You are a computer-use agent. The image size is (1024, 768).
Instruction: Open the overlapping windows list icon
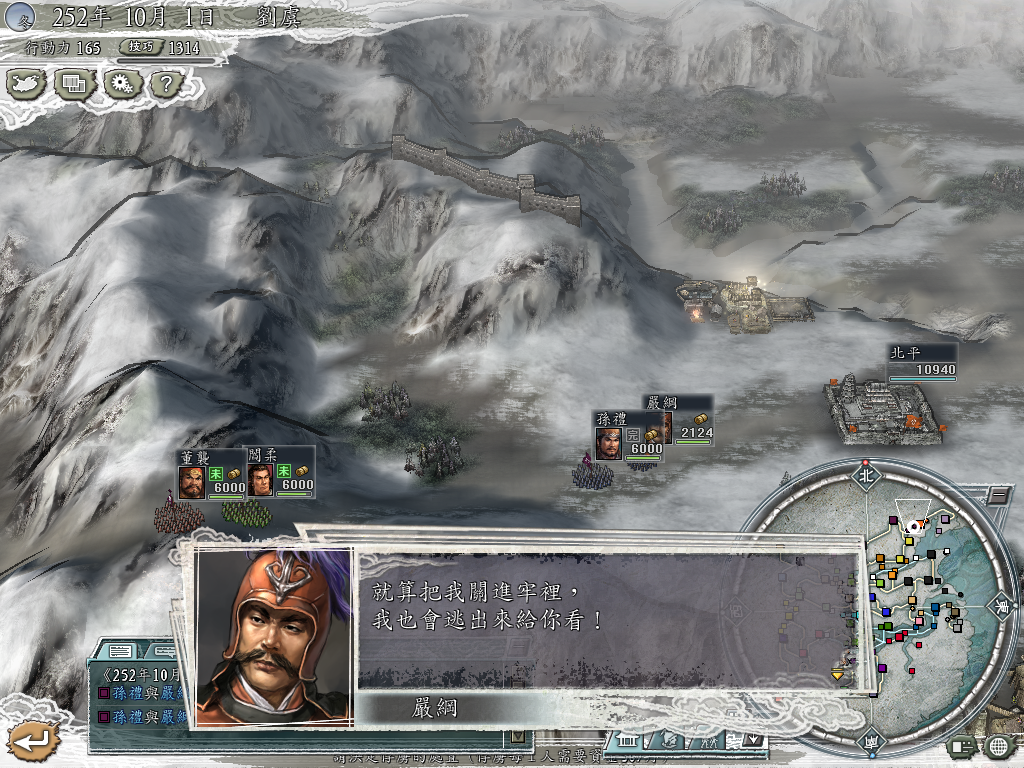74,84
